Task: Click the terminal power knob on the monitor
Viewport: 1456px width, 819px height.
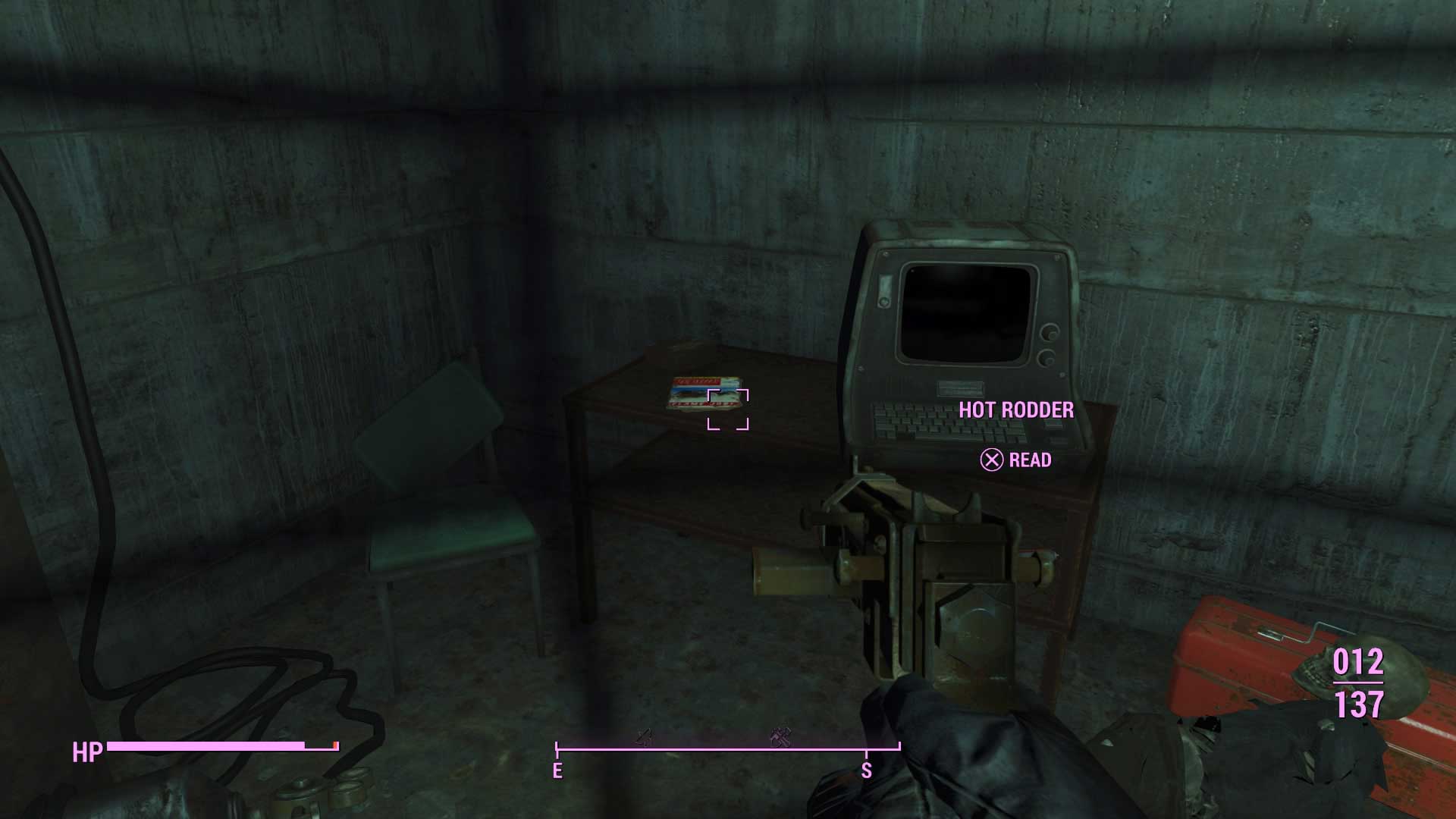Action: click(1049, 332)
